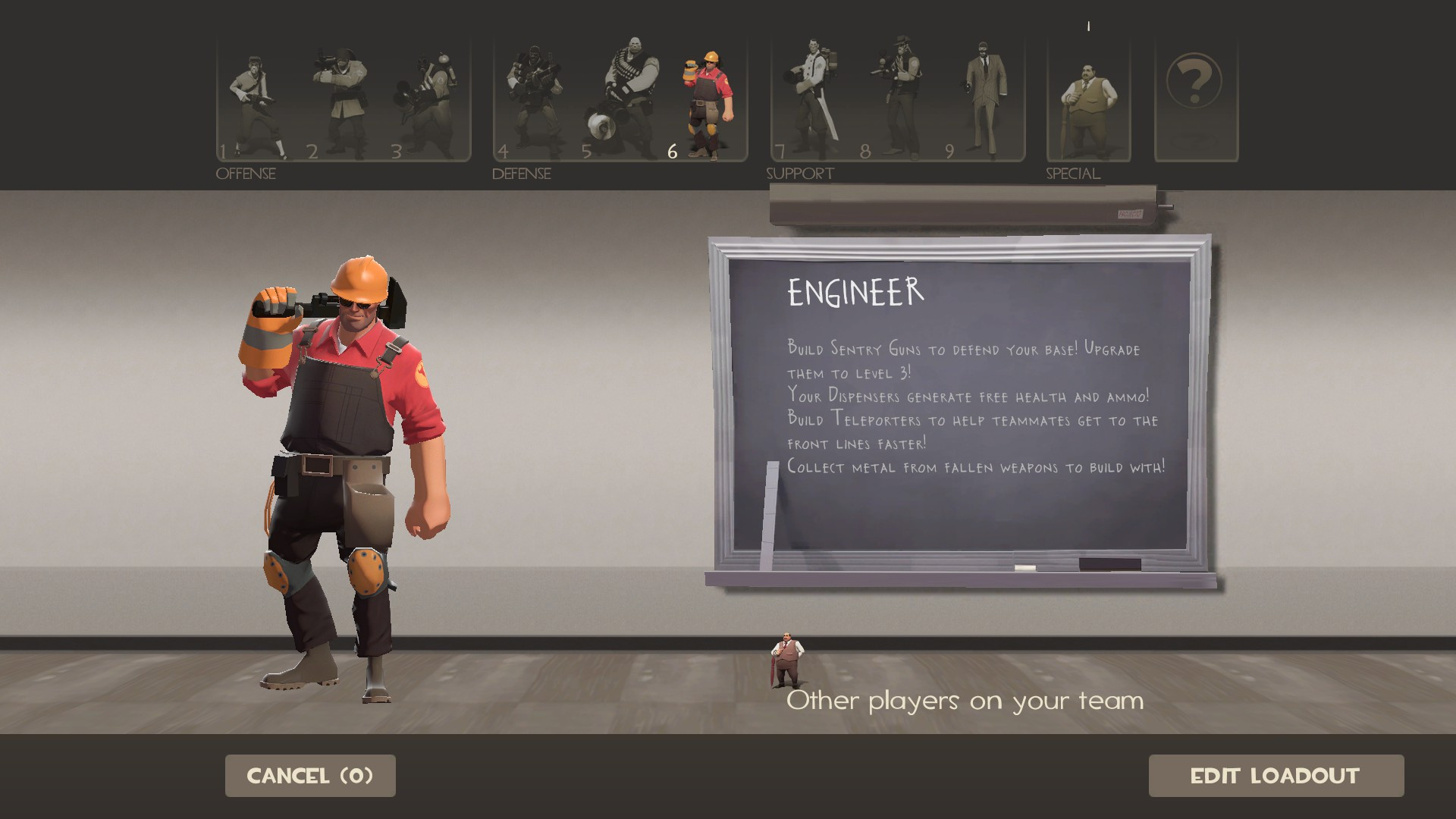Click the ENGINEER title on the chalkboard
This screenshot has width=1456, height=819.
coord(855,289)
